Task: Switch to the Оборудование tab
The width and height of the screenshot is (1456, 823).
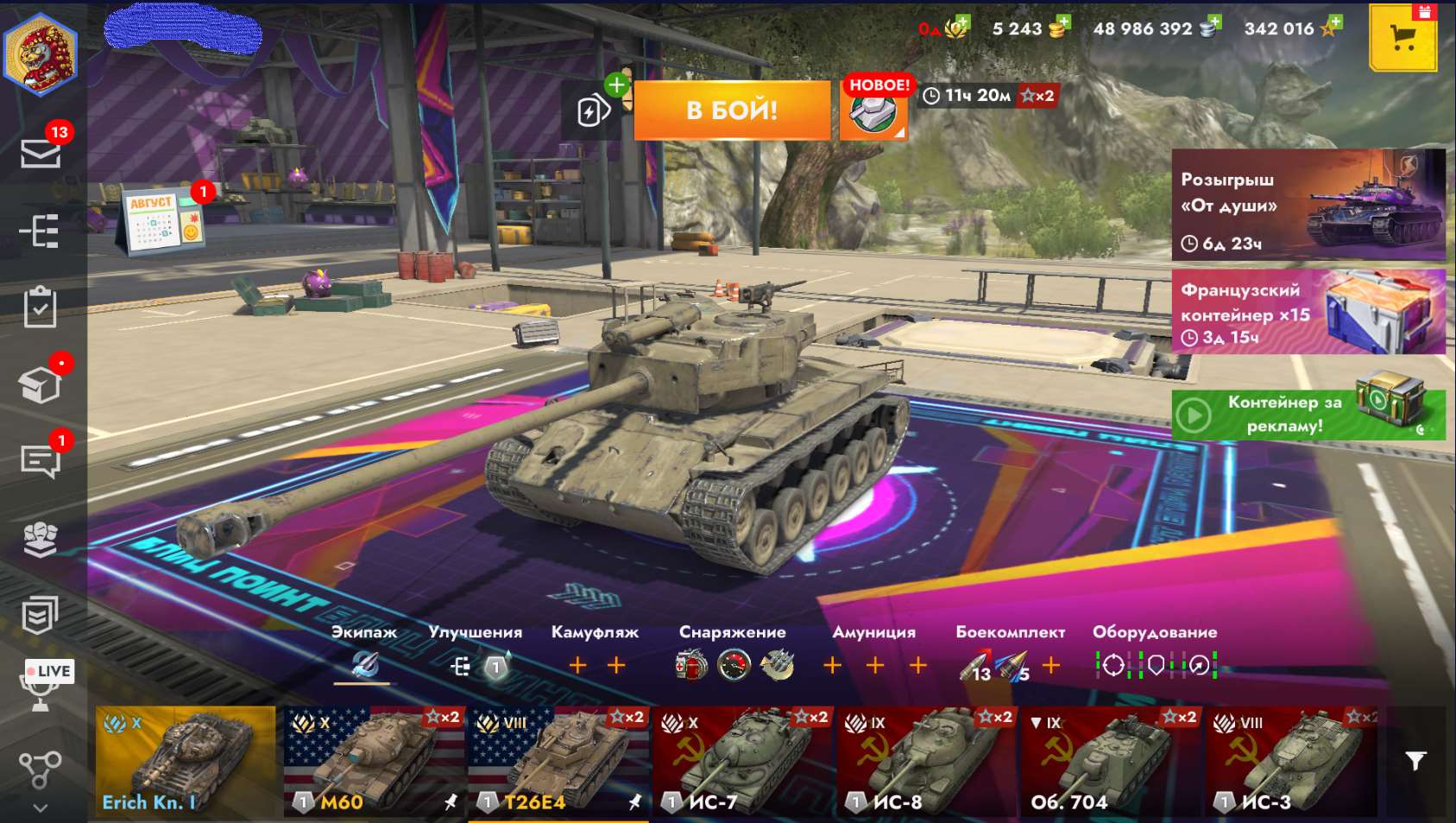Action: (x=1156, y=631)
